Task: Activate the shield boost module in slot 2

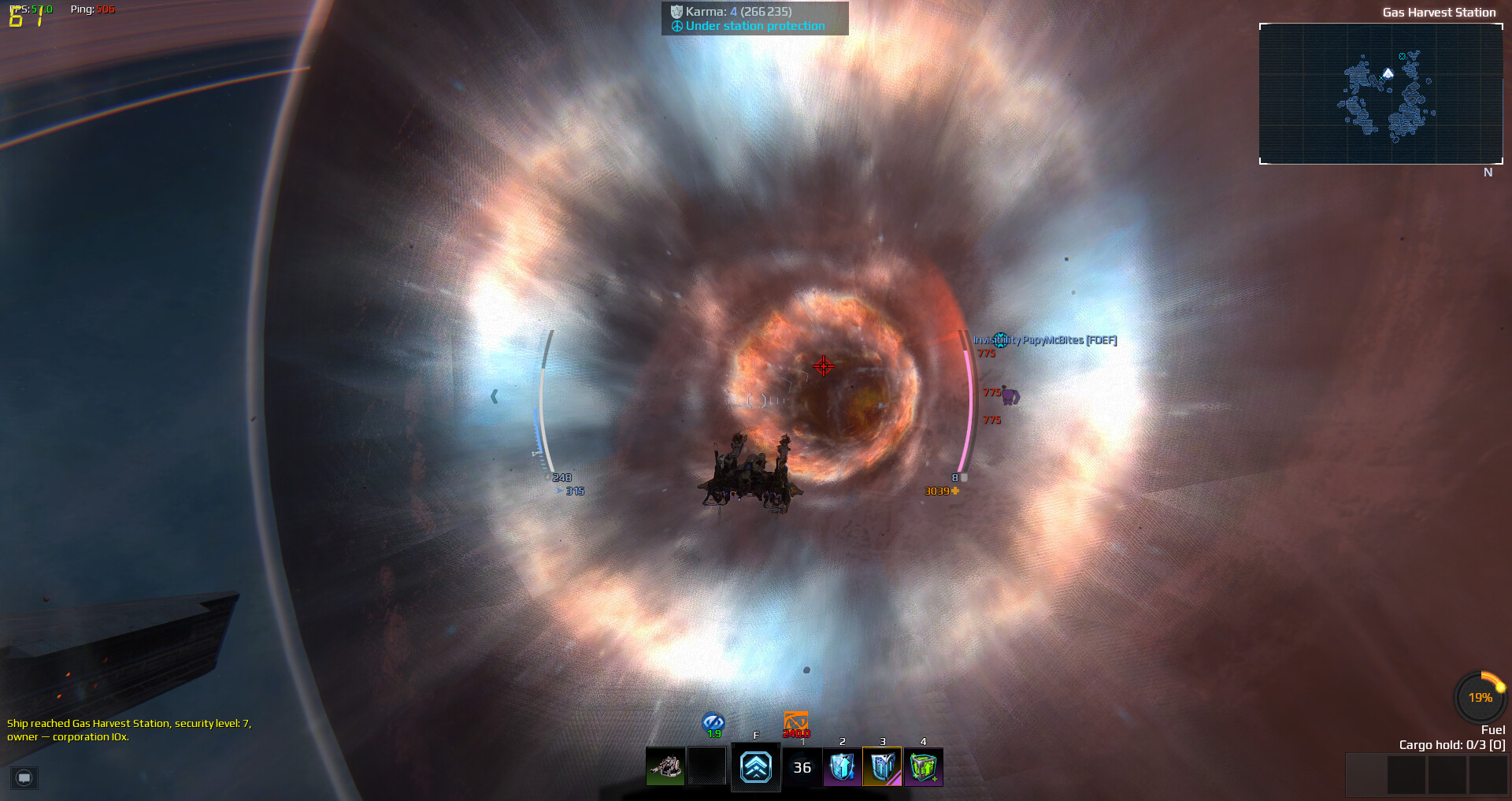Action: tap(843, 766)
